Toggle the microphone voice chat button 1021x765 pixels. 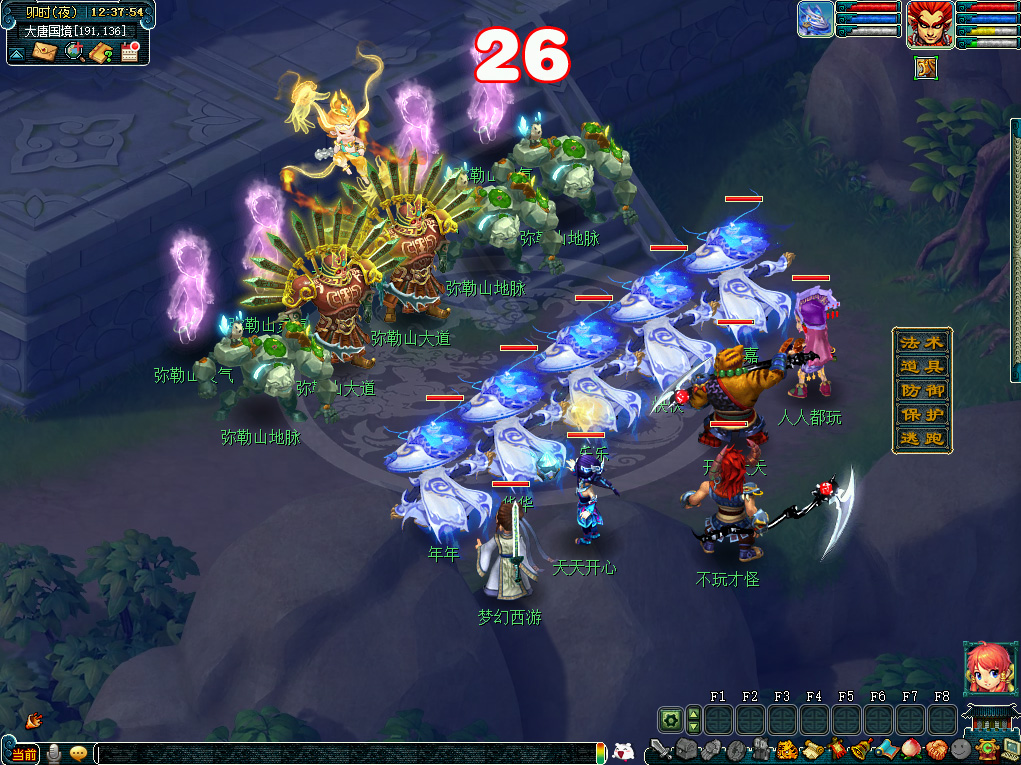(x=53, y=753)
